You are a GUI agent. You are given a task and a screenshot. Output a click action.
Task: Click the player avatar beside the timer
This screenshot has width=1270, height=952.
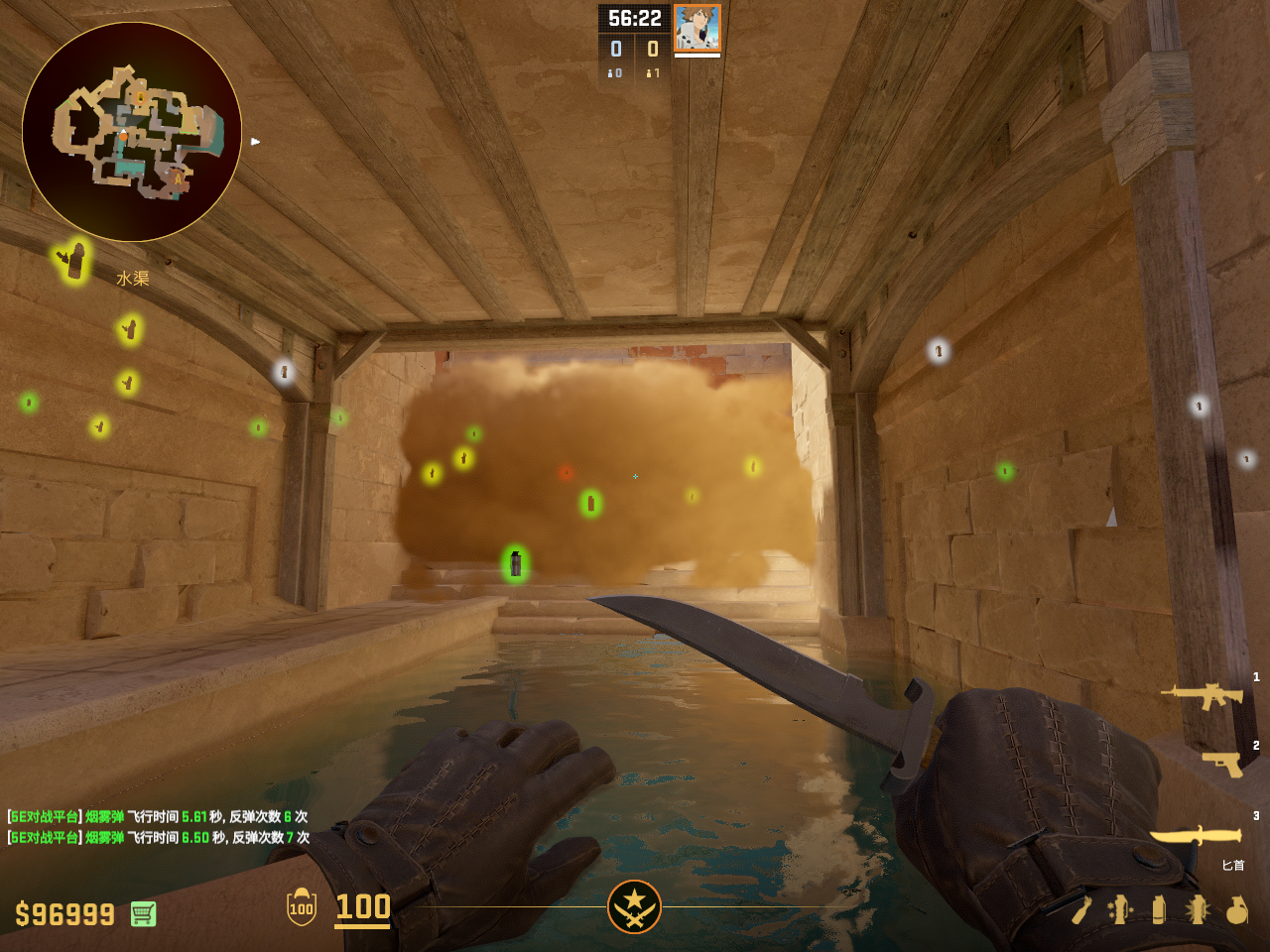pos(697,28)
